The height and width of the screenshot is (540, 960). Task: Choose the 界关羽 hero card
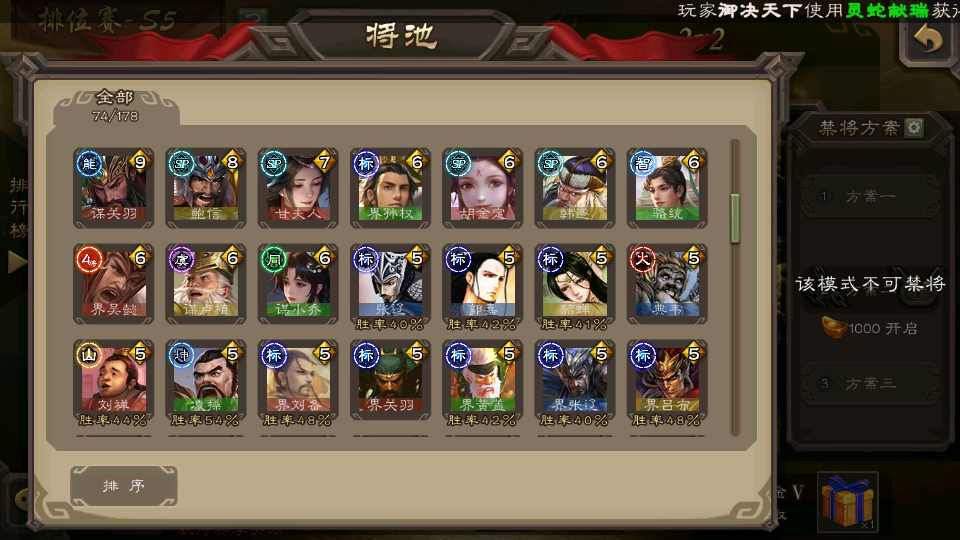390,380
